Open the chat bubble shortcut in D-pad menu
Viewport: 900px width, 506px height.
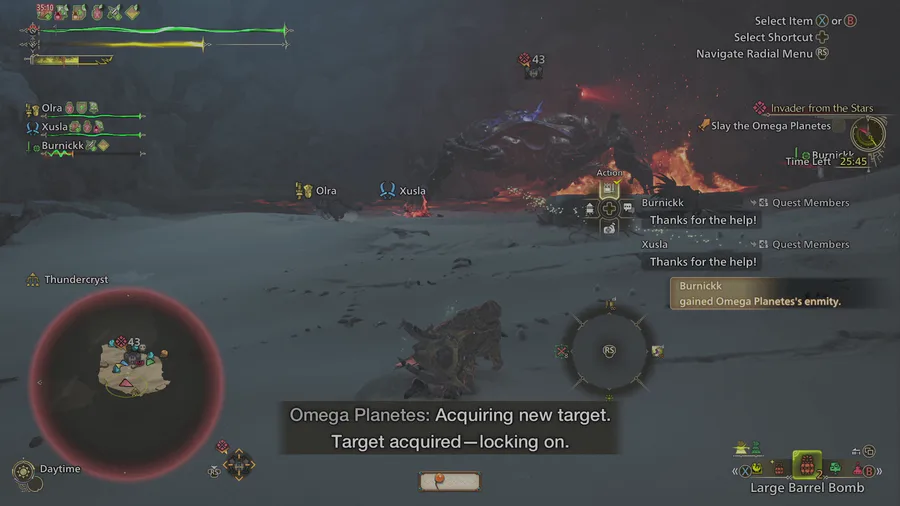click(x=628, y=207)
